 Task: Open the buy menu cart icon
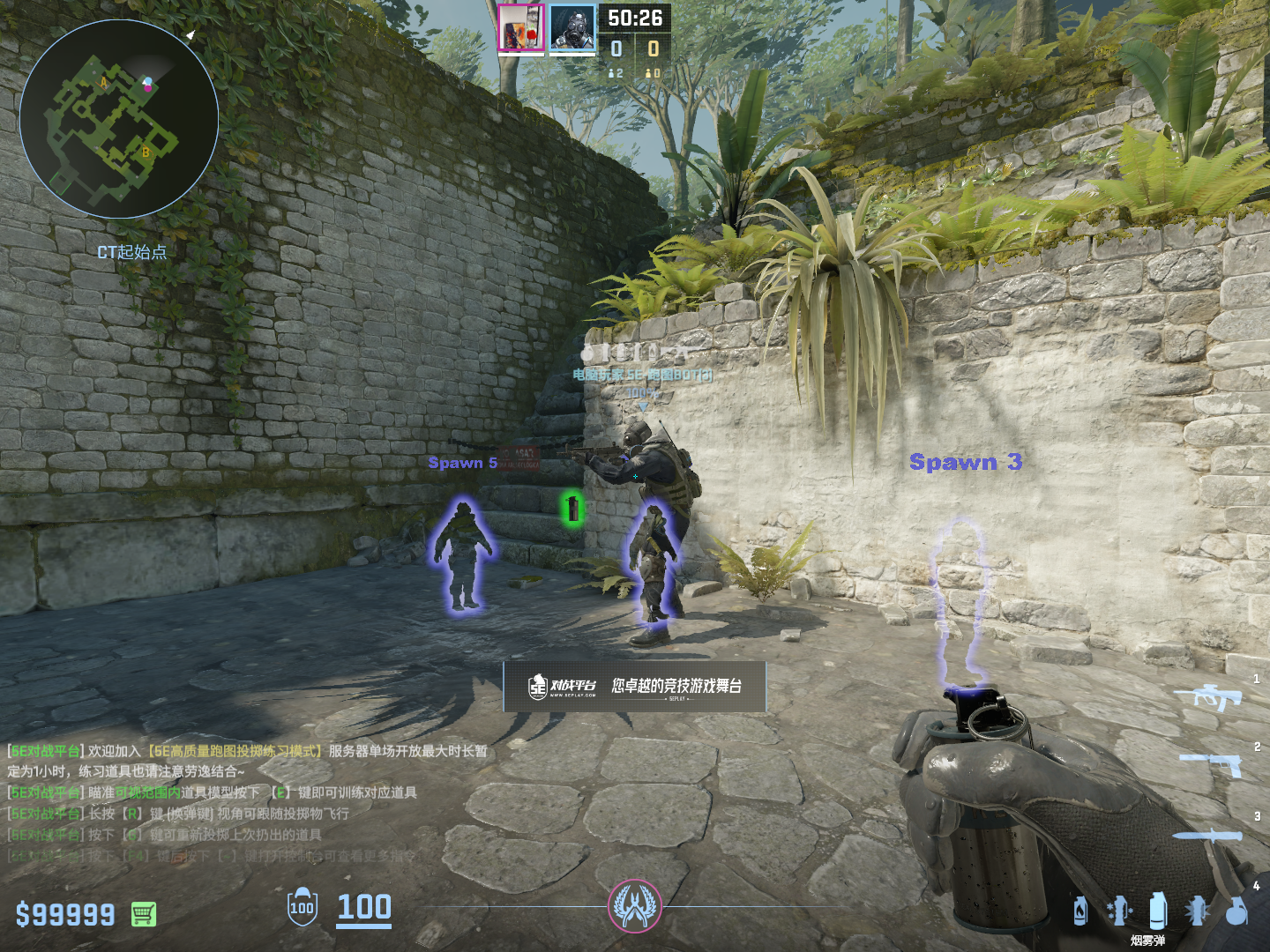click(144, 914)
